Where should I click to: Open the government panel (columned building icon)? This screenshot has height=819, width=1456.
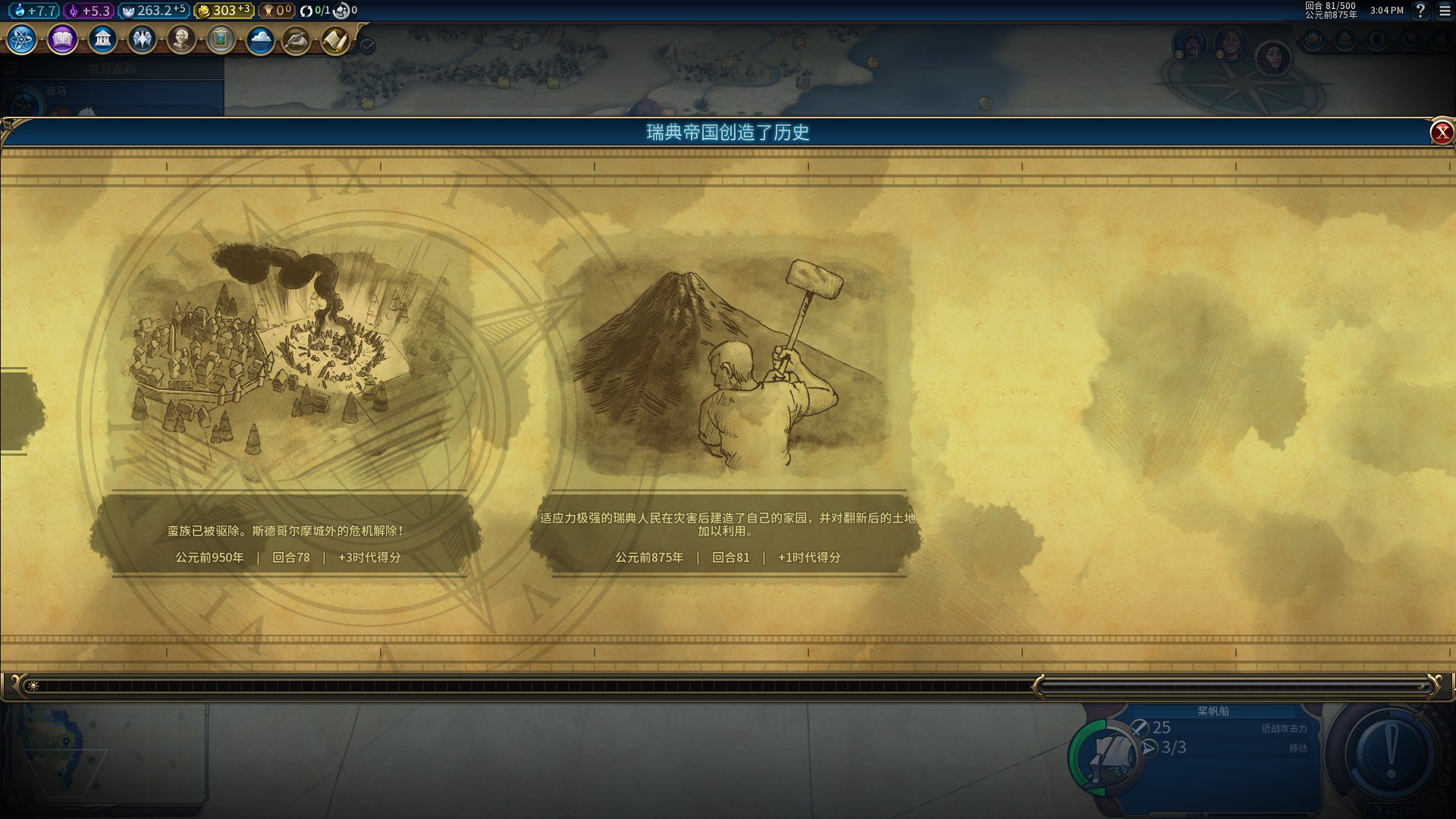(x=102, y=39)
